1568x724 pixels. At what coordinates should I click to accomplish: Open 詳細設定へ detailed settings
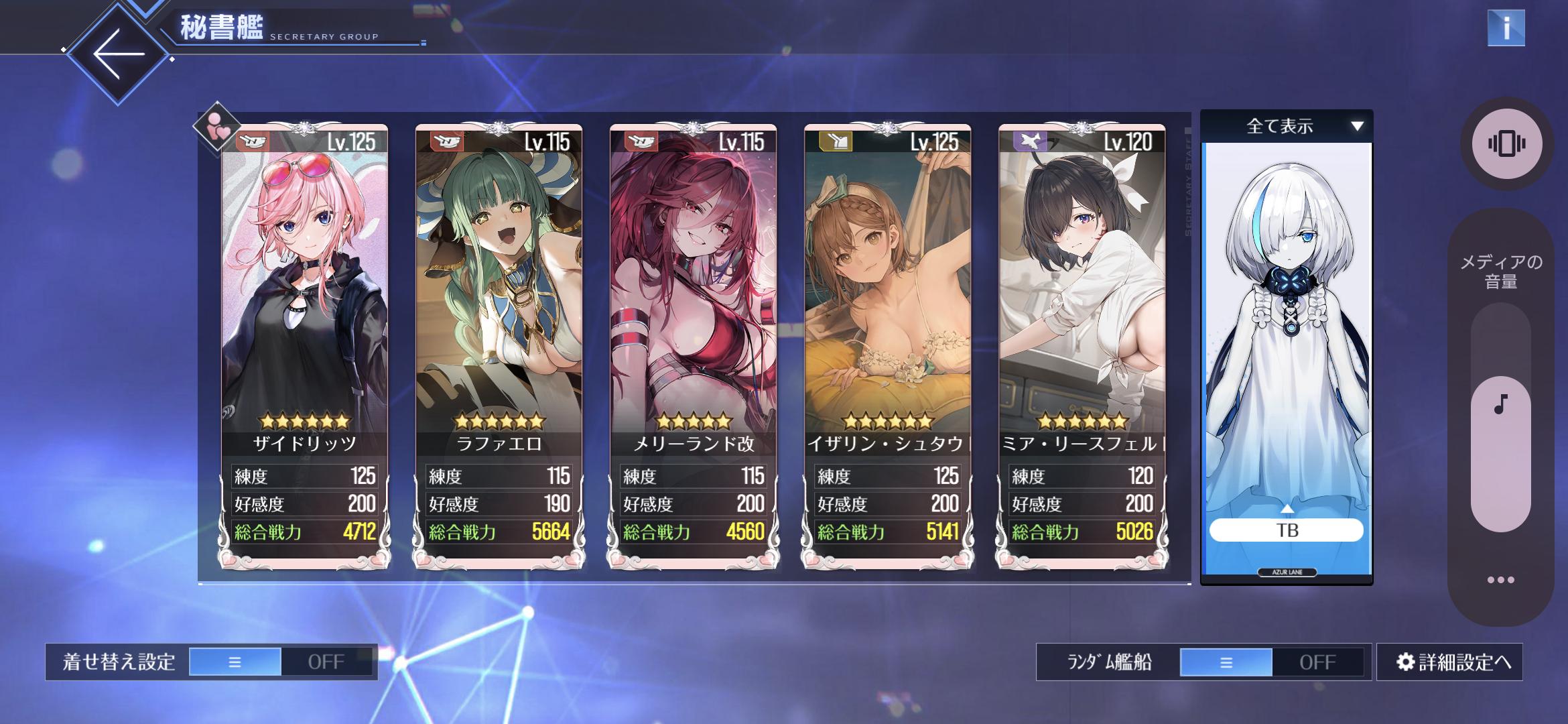coord(1450,662)
